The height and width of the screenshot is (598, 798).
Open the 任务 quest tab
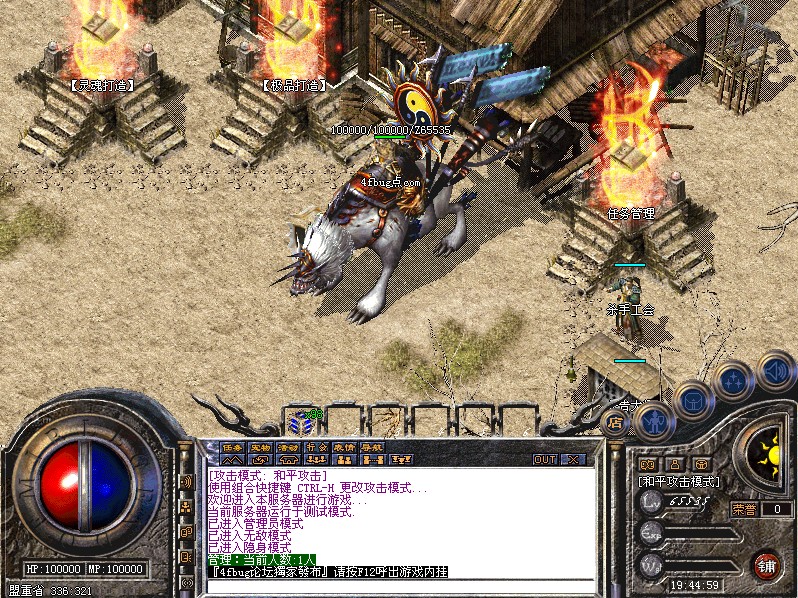click(232, 447)
